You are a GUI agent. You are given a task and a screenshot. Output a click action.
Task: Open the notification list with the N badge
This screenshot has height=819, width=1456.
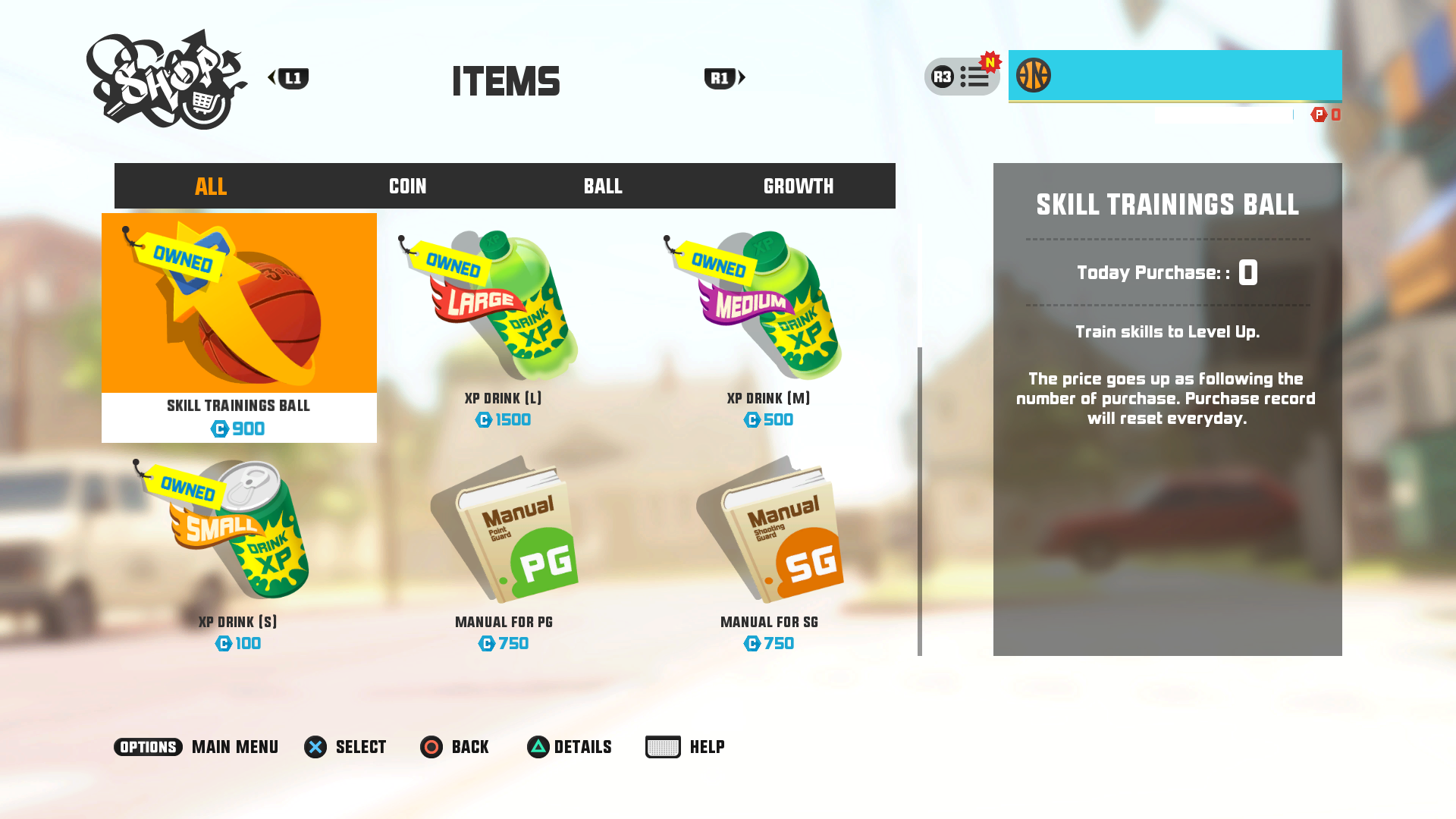tap(962, 77)
